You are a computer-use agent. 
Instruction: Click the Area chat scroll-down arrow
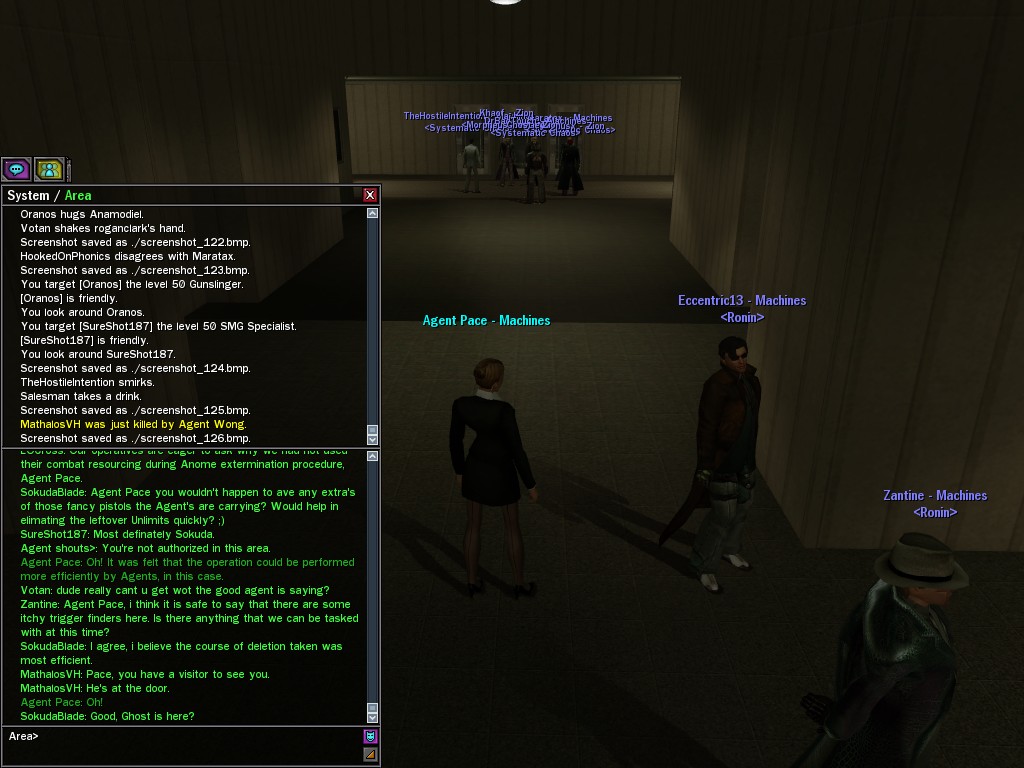(373, 716)
